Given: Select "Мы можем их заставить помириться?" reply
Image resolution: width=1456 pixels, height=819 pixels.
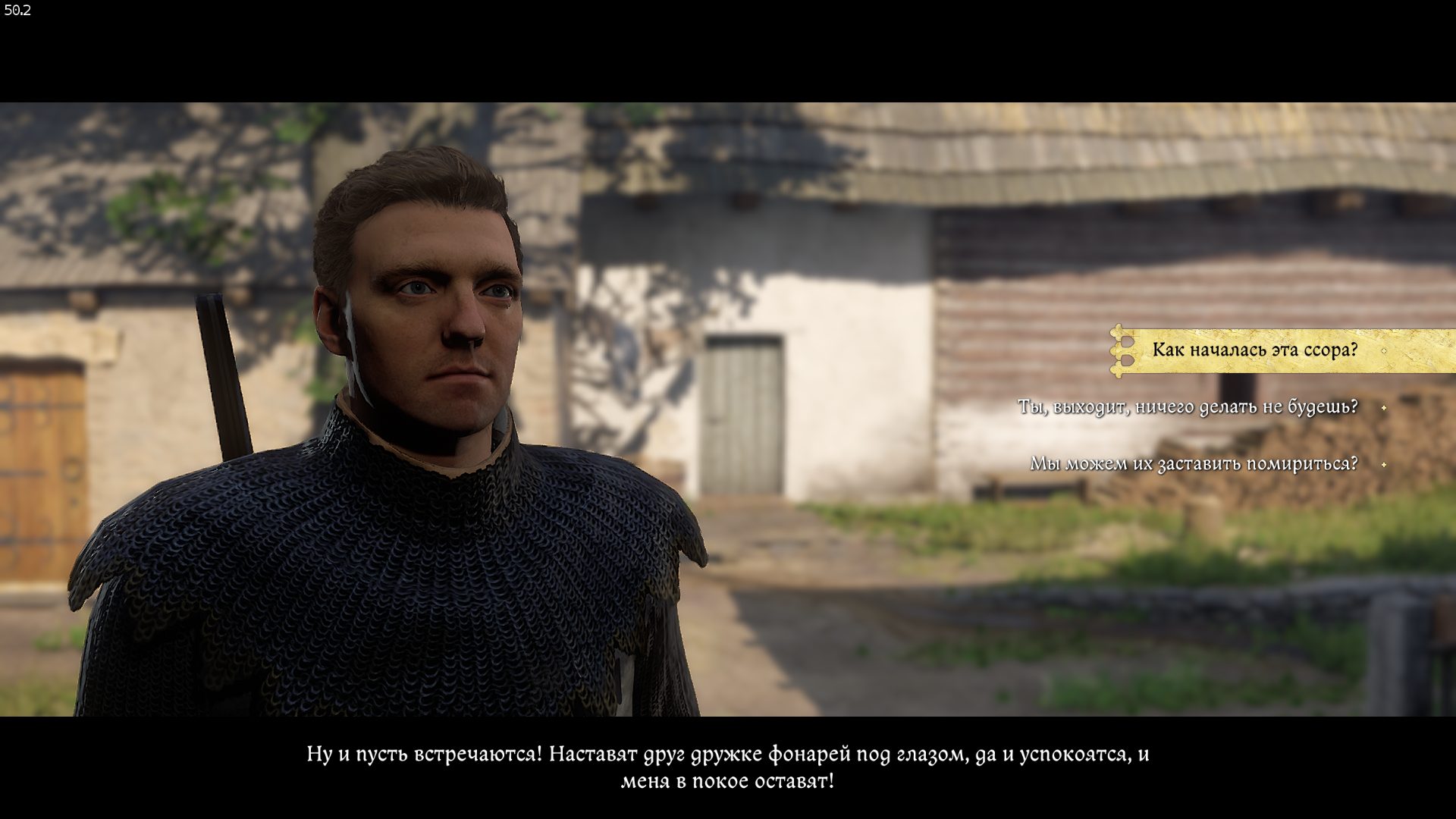Looking at the screenshot, I should click(x=1193, y=463).
